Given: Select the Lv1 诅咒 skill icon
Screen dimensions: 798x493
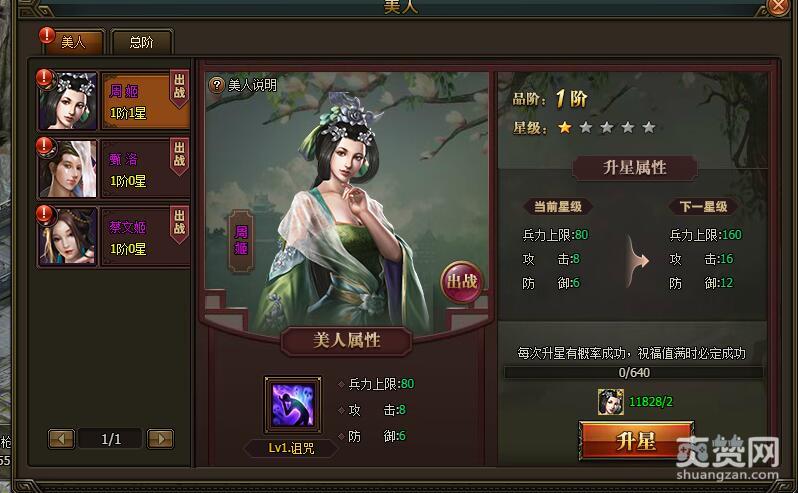Looking at the screenshot, I should tap(293, 405).
